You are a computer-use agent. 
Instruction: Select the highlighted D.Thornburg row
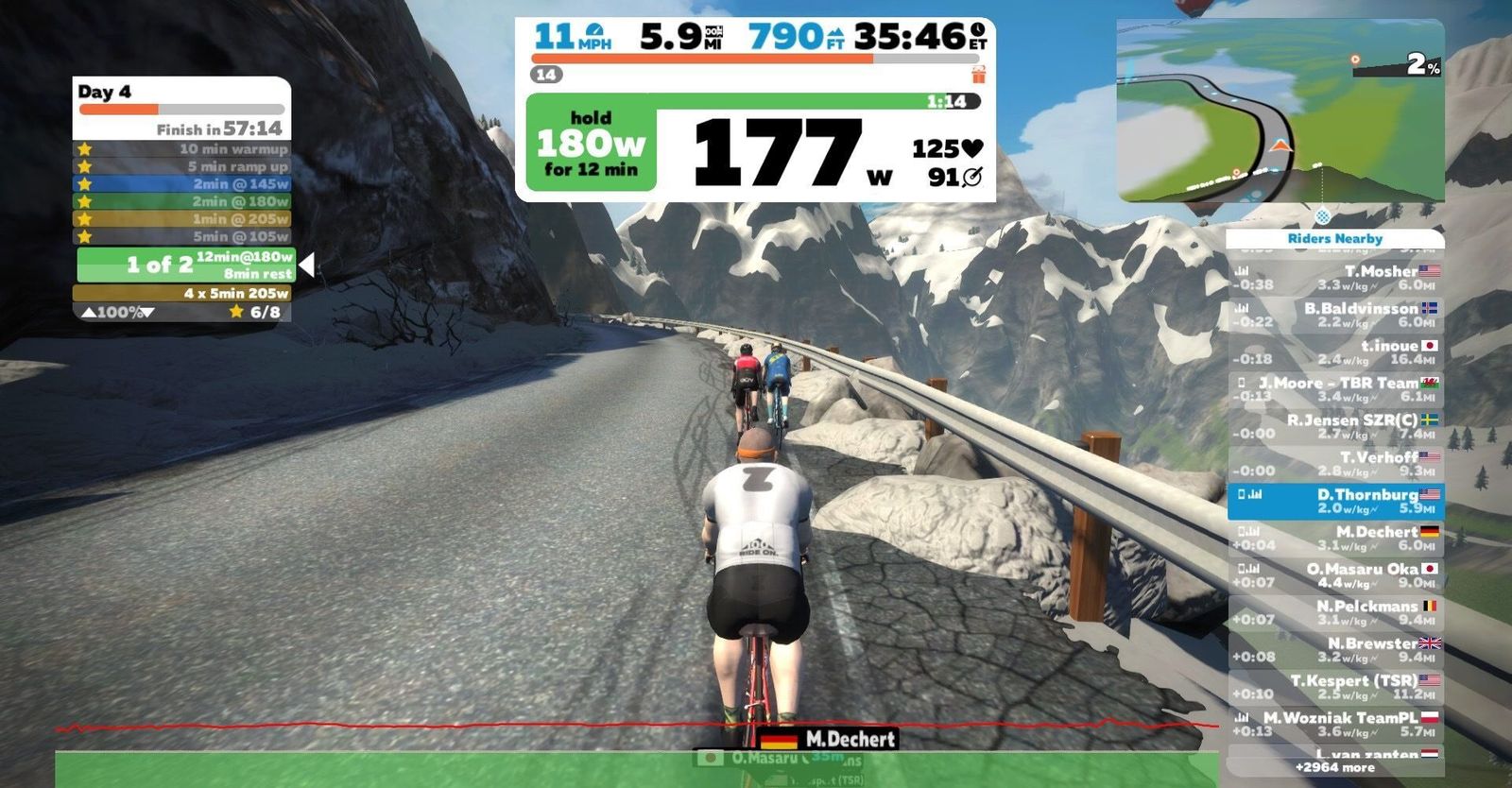1335,502
